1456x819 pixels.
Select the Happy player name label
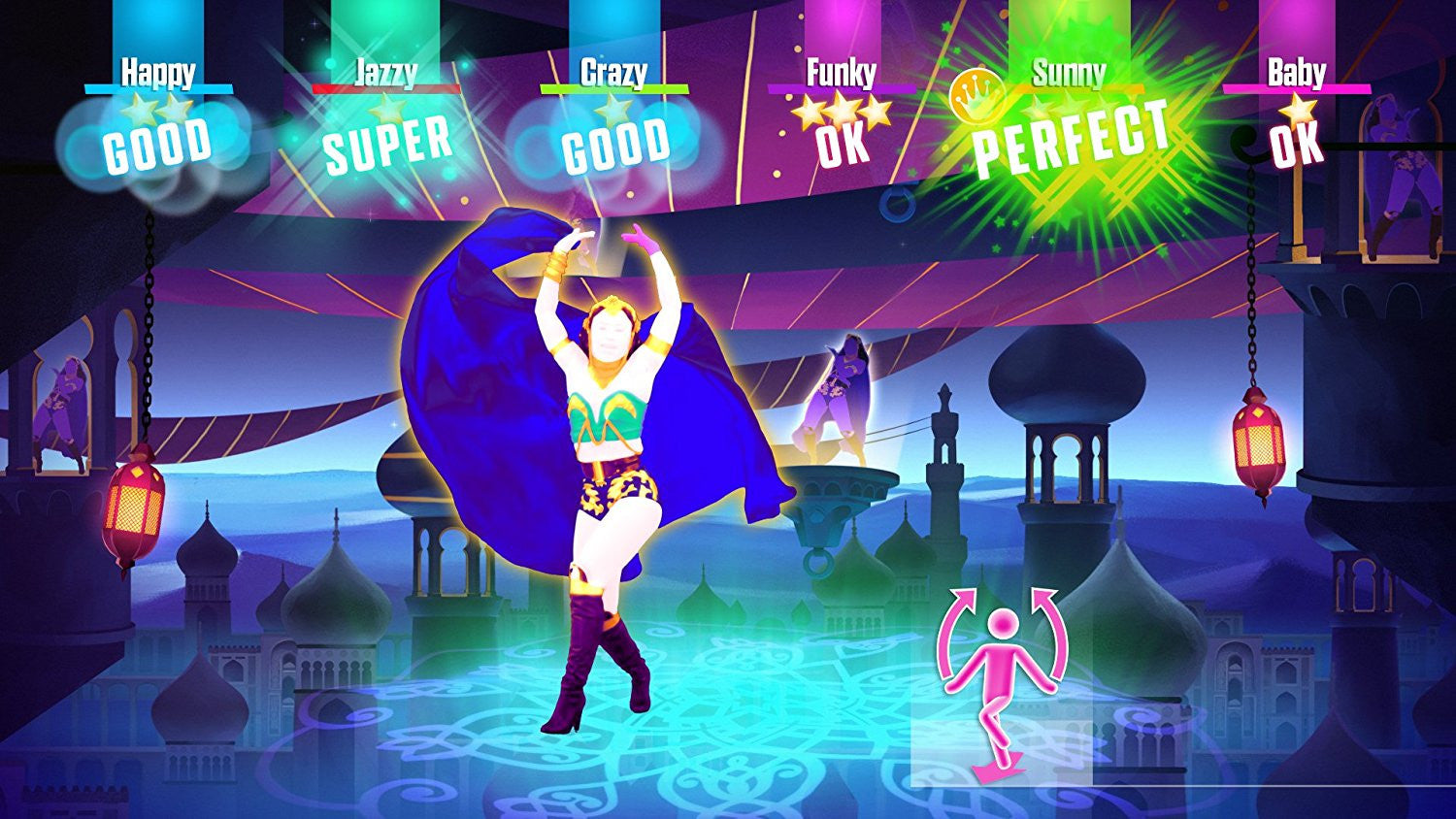pos(159,70)
